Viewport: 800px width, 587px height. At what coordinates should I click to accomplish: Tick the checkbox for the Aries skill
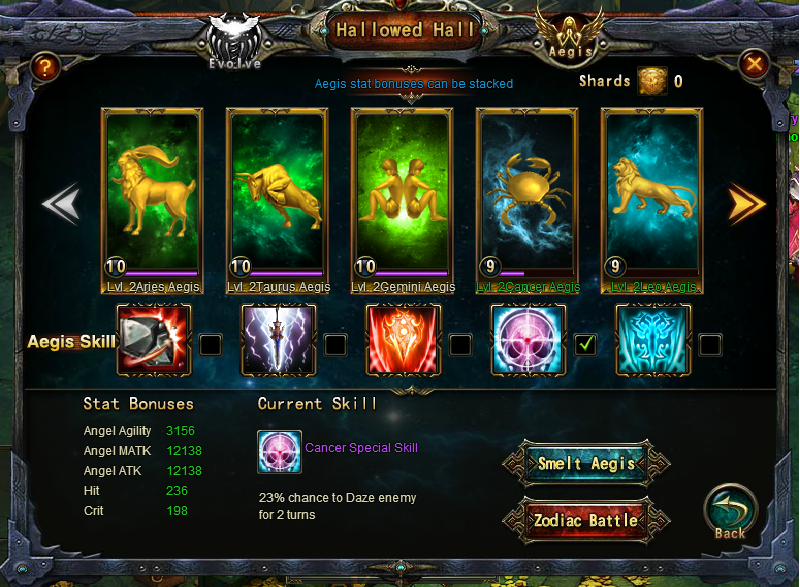coord(210,345)
